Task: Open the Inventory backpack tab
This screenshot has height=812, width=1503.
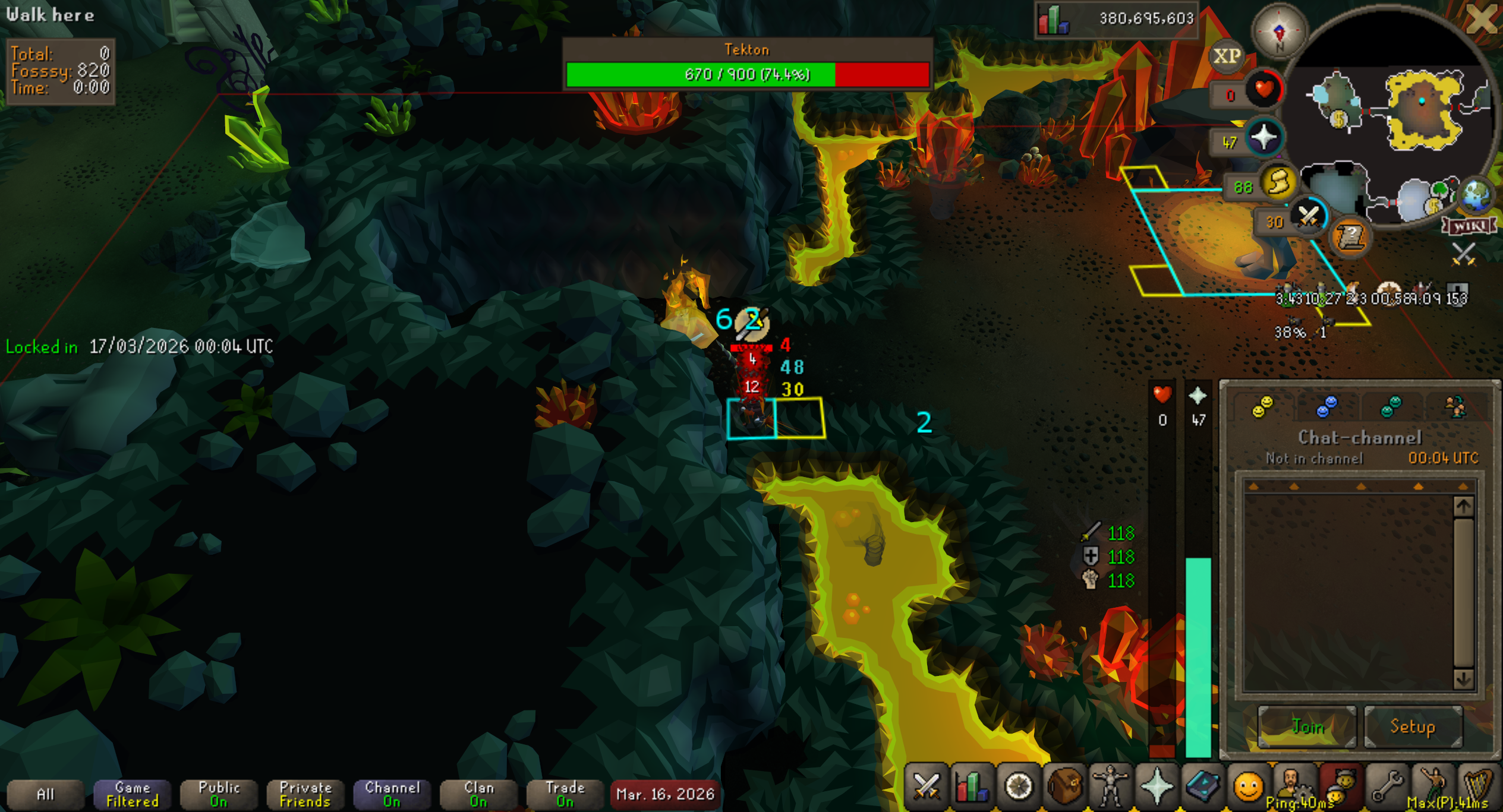Action: click(1064, 787)
